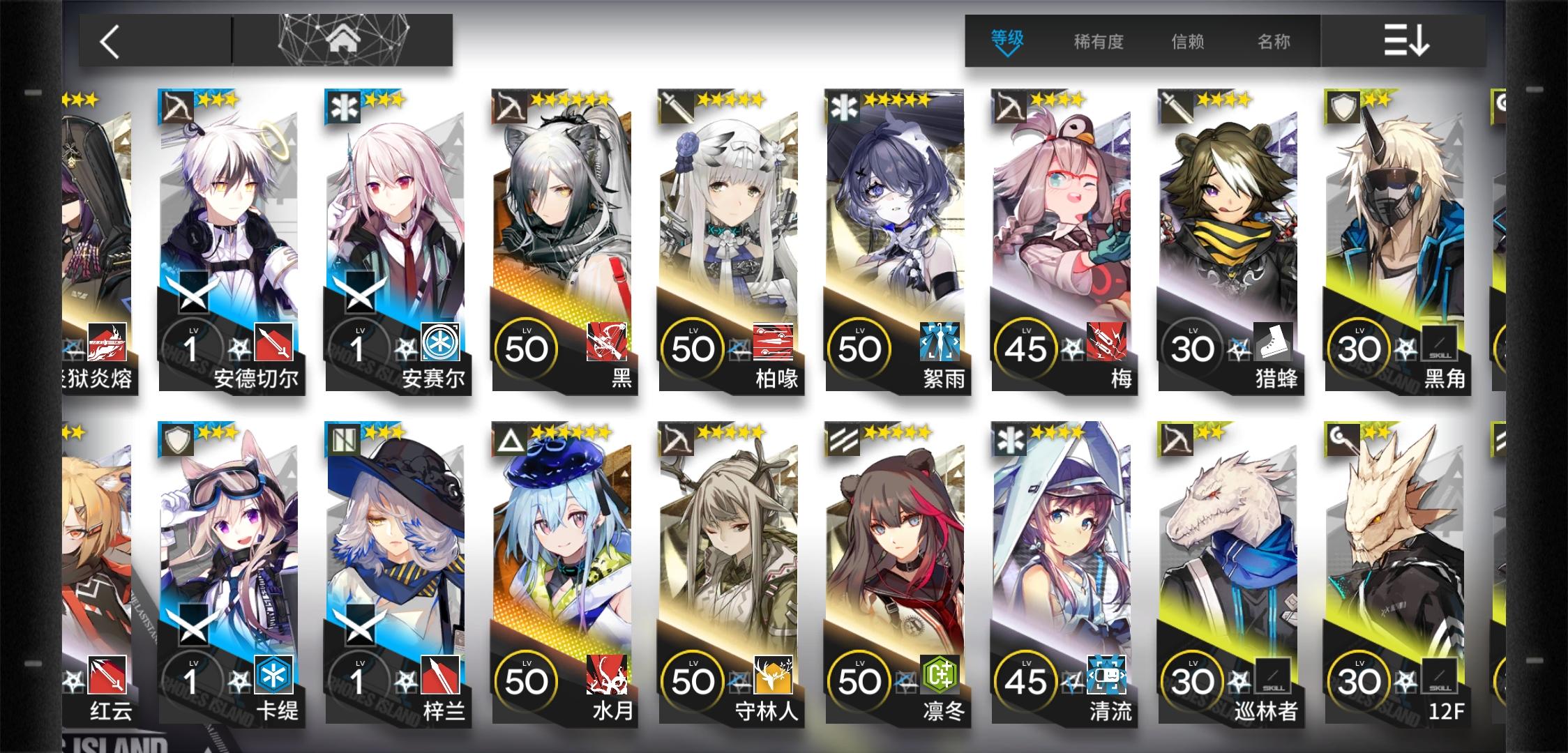Click the sniper crossbow icon on 安德切尔's card
The width and height of the screenshot is (1568, 753).
176,107
